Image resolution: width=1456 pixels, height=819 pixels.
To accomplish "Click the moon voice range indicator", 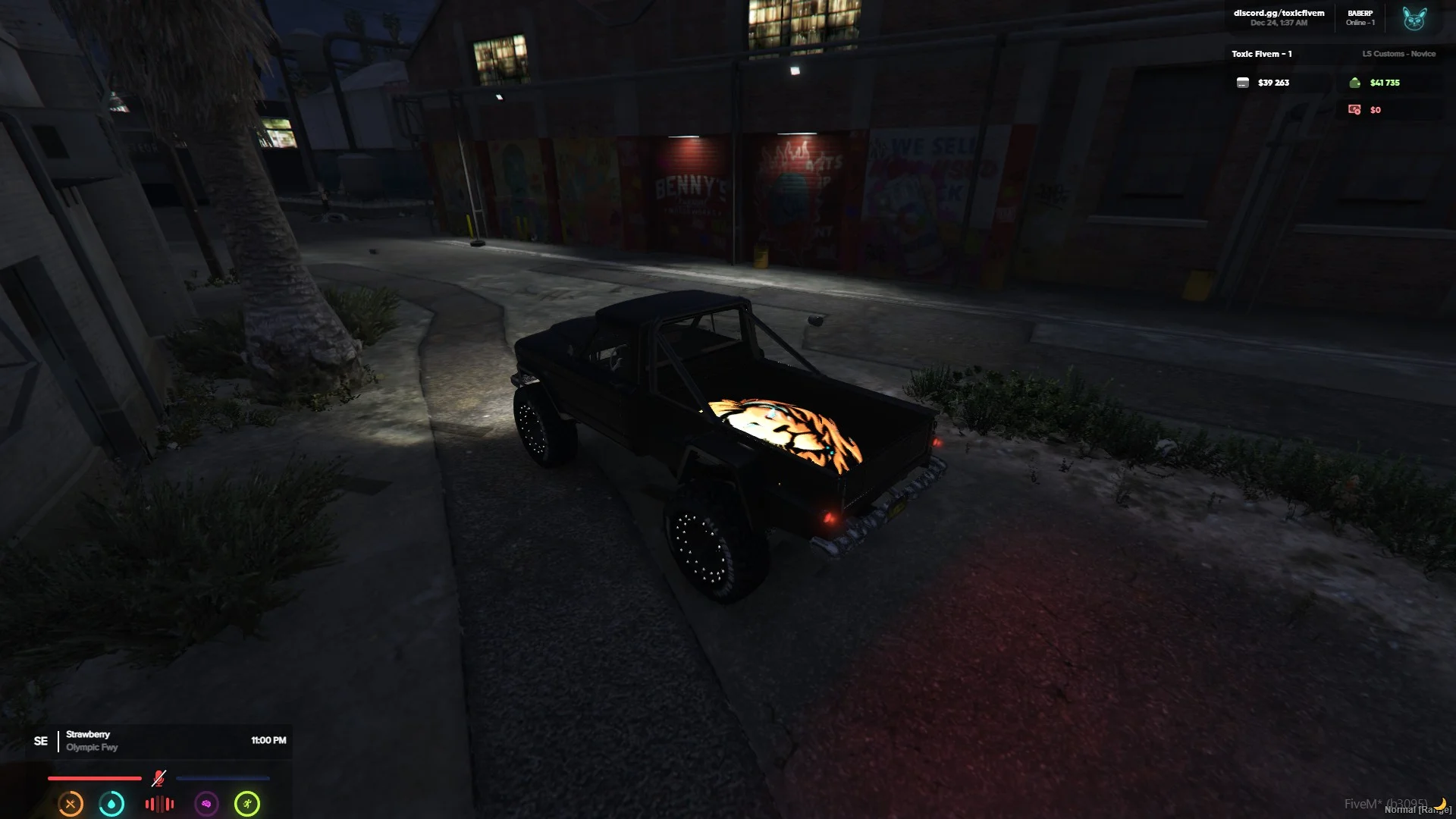I will point(1440,804).
